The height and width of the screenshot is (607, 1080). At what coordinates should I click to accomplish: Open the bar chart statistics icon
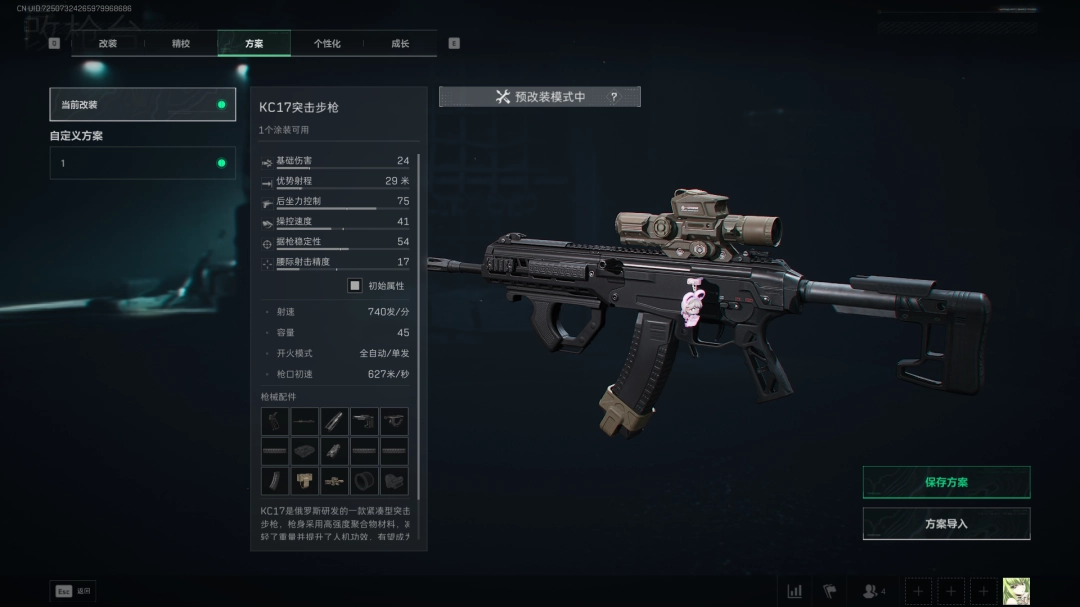click(794, 591)
